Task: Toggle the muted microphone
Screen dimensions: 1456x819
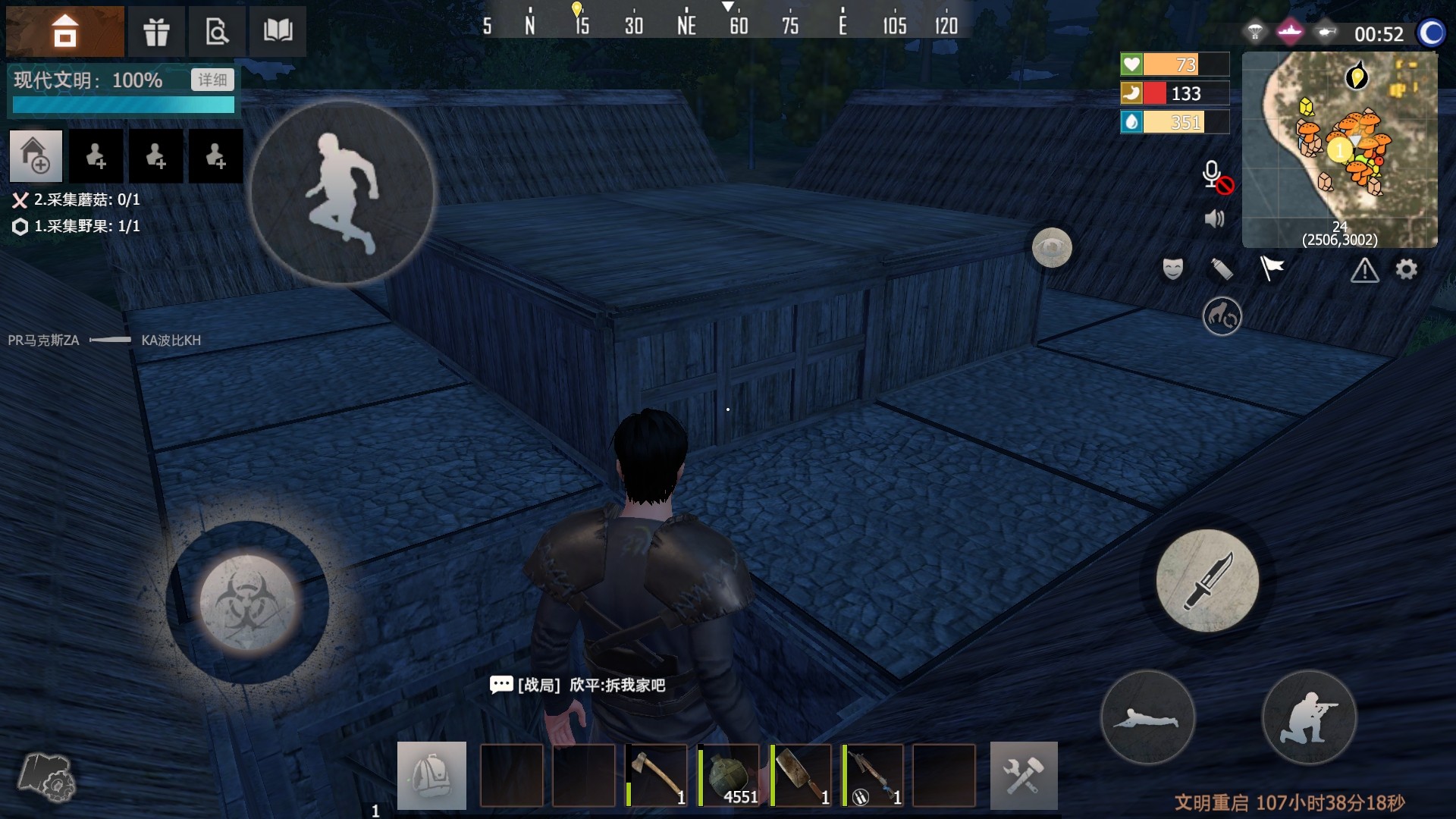Action: (x=1216, y=177)
